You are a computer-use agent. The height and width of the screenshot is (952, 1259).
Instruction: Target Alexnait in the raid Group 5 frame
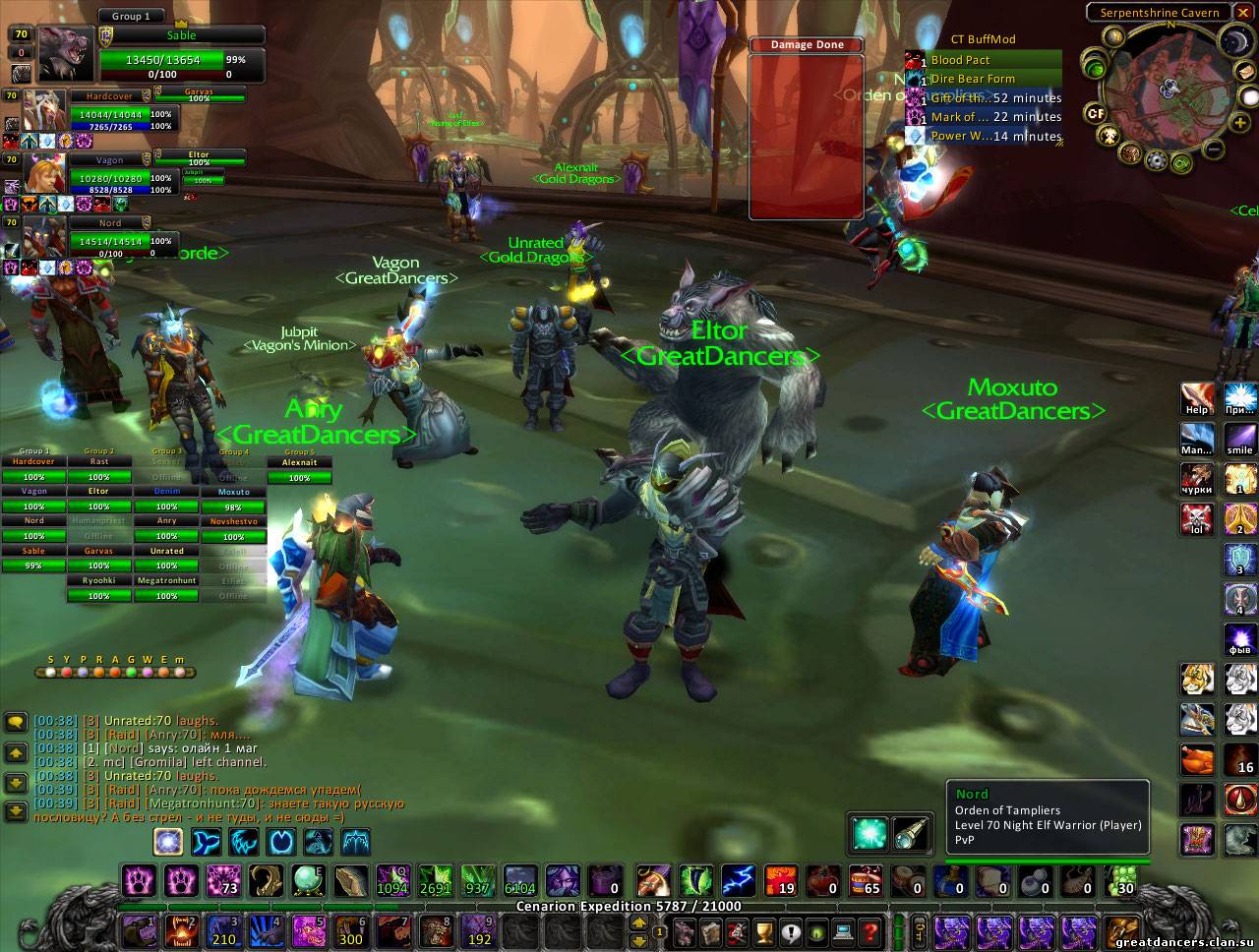point(299,462)
